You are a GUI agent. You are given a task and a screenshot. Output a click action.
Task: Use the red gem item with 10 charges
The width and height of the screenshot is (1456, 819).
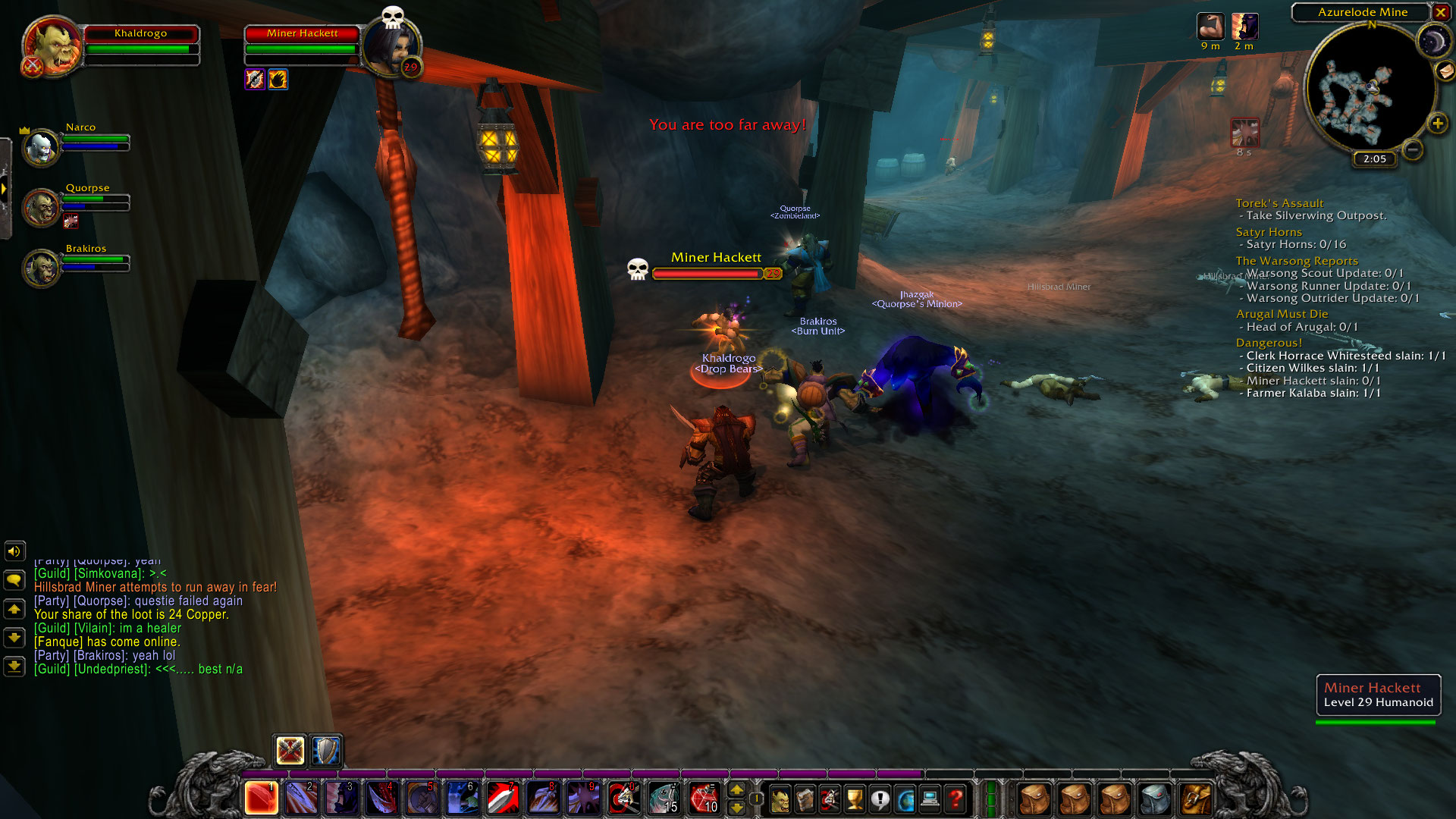(706, 797)
